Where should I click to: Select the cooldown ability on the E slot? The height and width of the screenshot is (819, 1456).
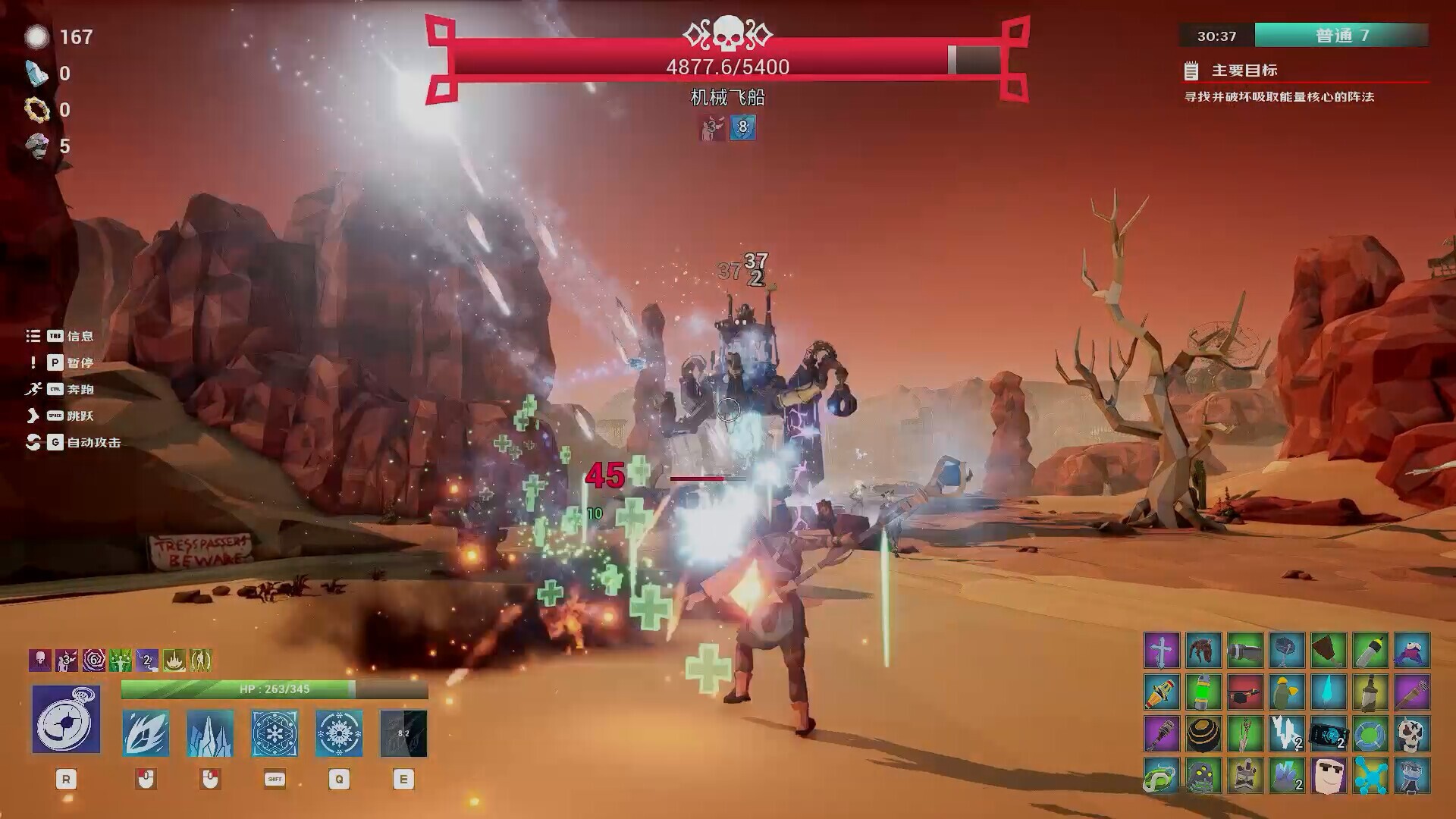403,733
